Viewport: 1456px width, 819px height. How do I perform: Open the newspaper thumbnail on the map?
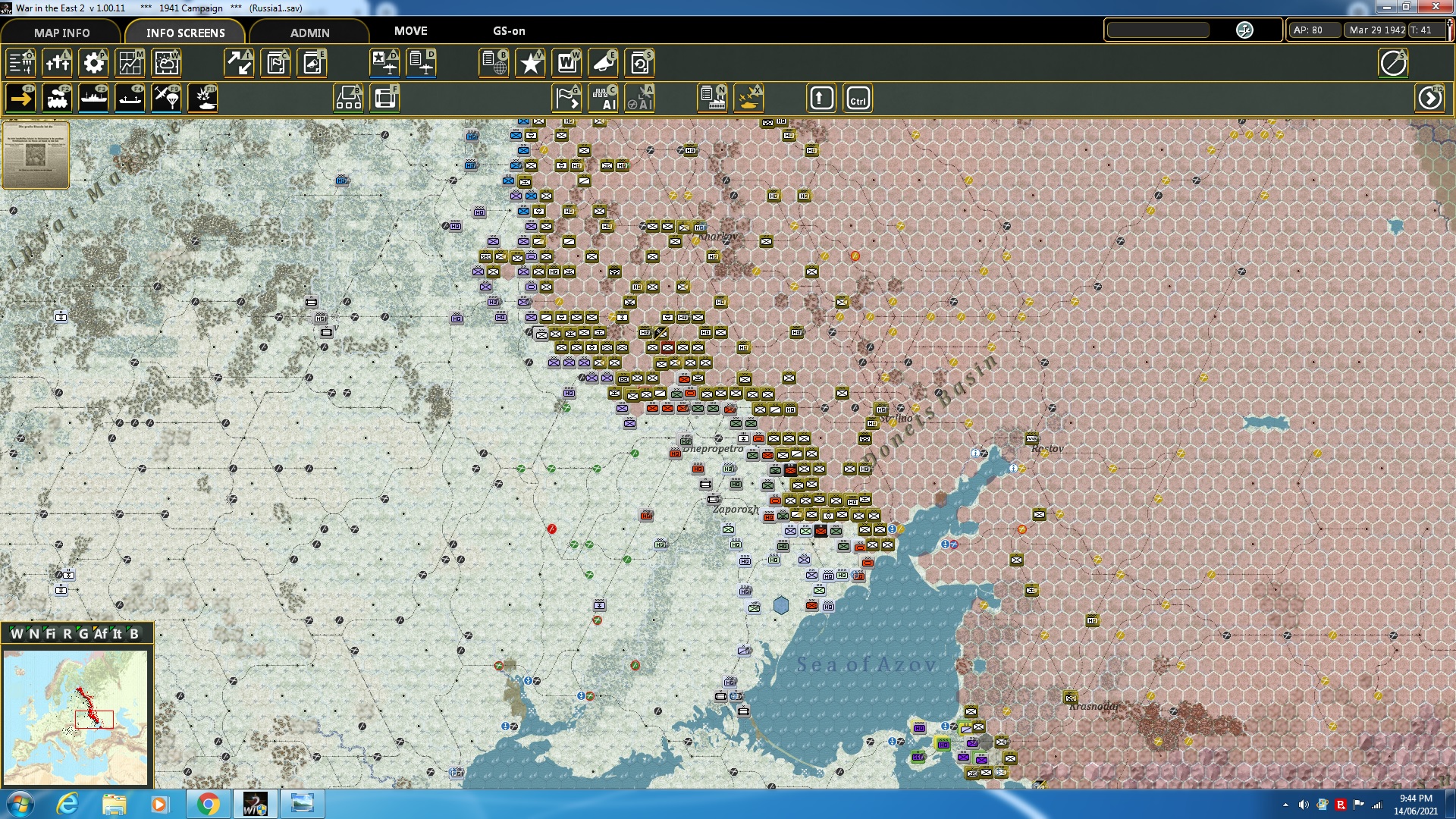point(36,155)
